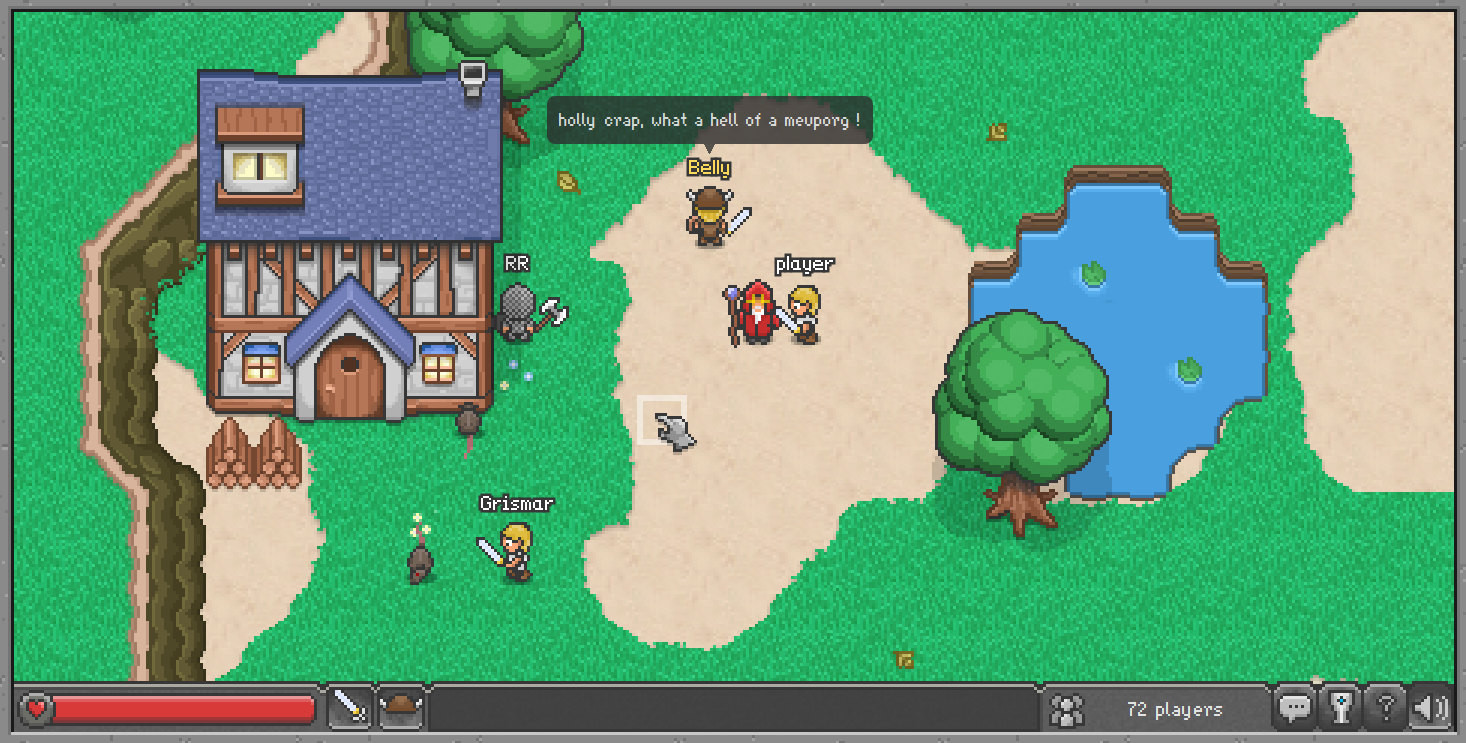
Task: Click the players group icon near the counter
Action: click(x=1066, y=709)
